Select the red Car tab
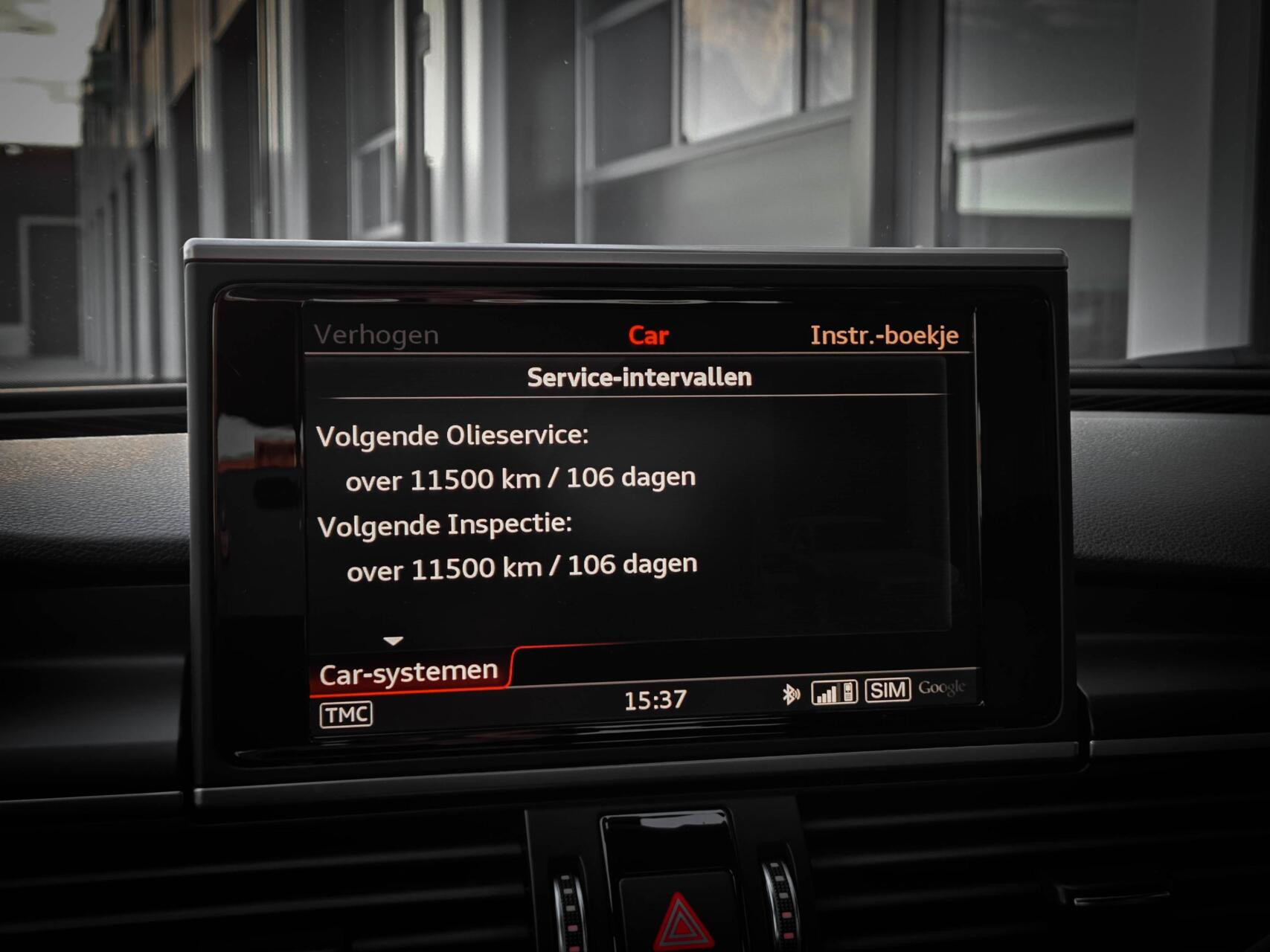This screenshot has height=952, width=1270. 648,335
